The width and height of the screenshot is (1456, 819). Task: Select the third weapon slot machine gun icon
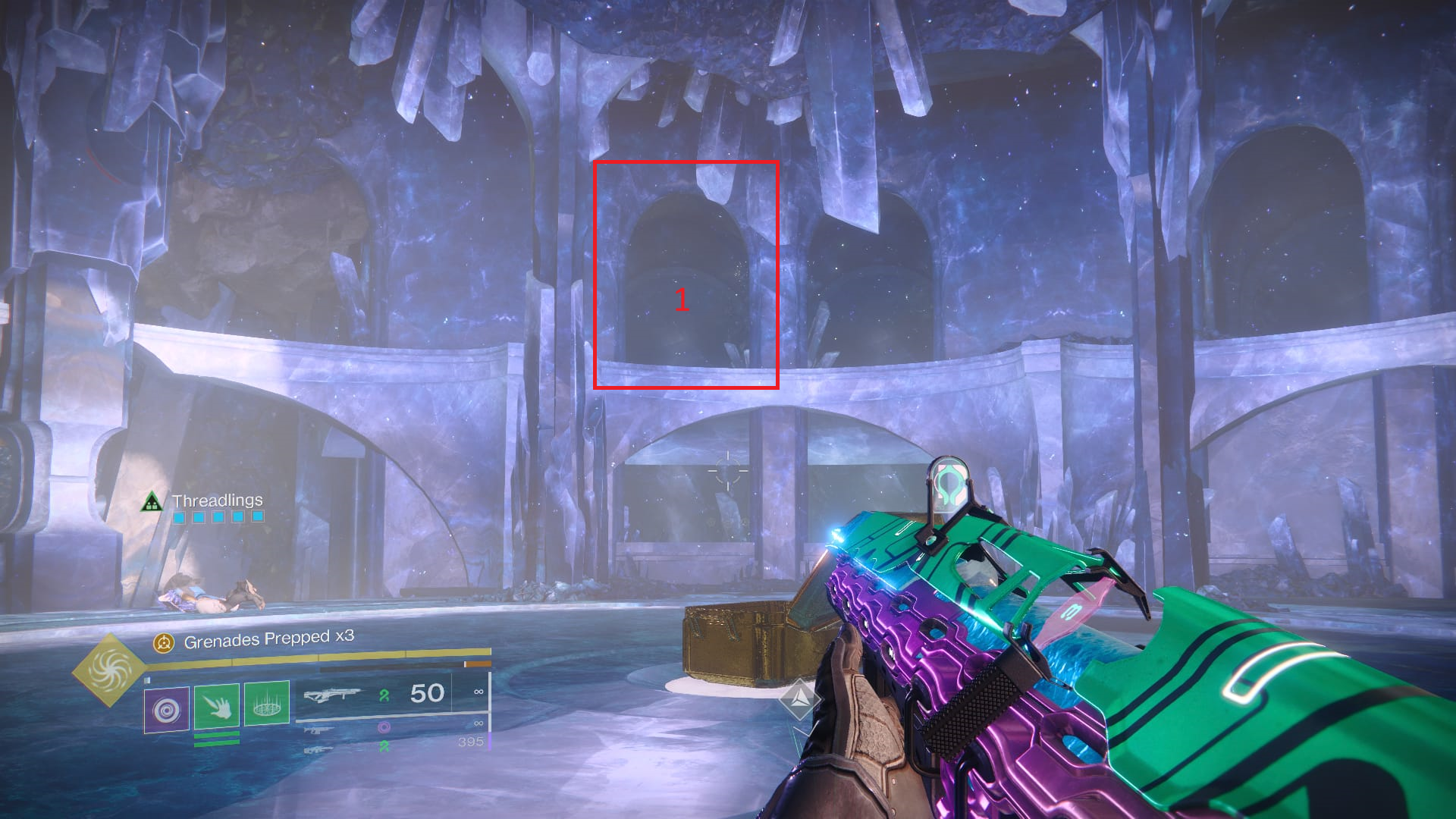[x=318, y=749]
